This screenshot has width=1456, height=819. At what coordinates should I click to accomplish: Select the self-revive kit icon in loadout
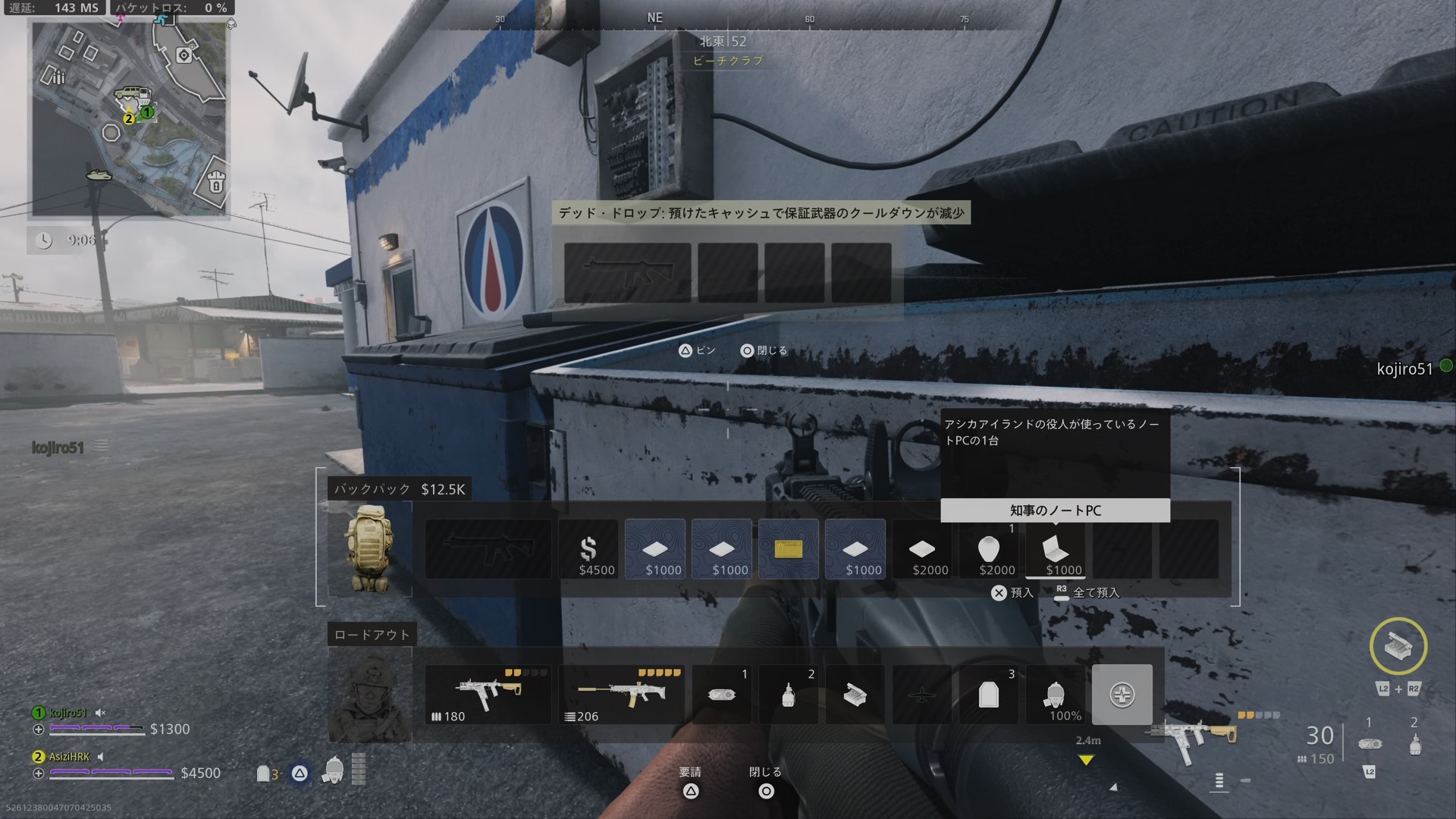pos(1122,694)
